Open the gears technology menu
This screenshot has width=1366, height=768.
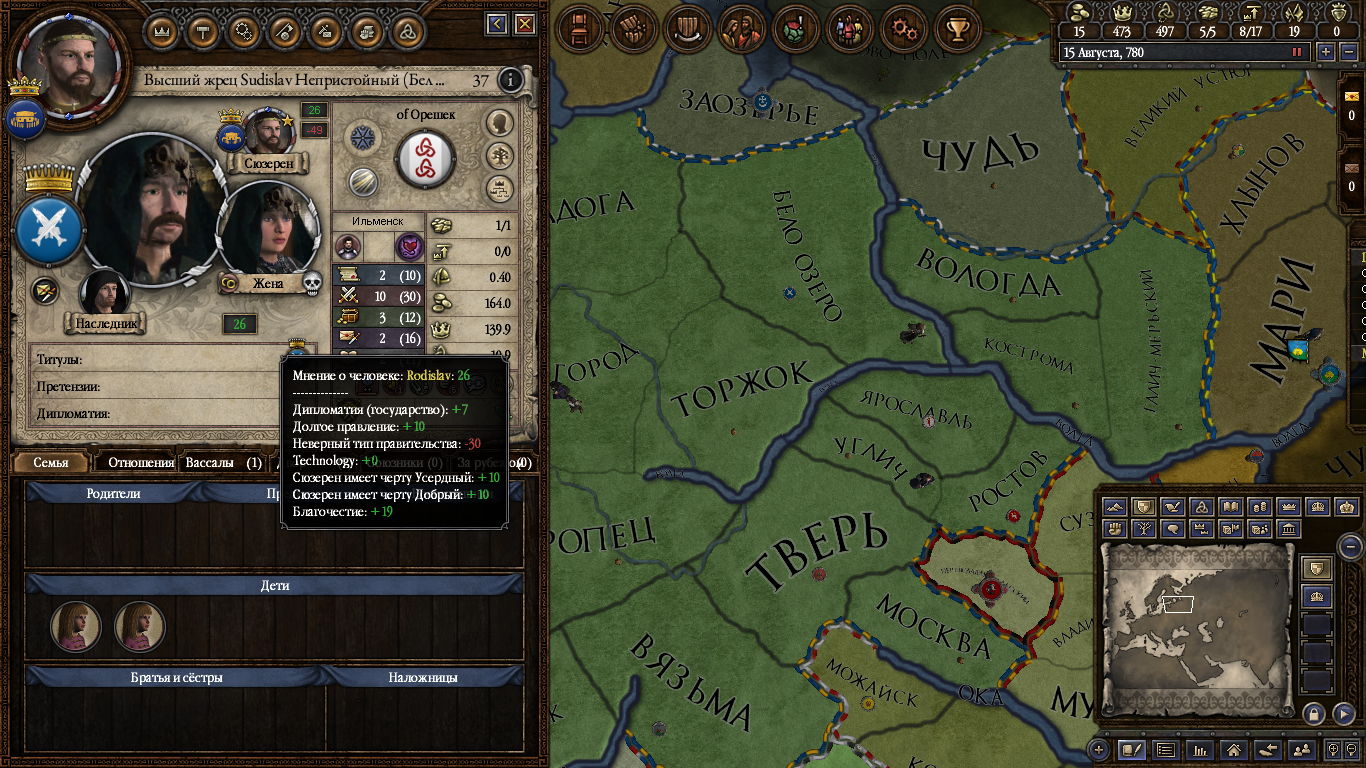coord(906,28)
